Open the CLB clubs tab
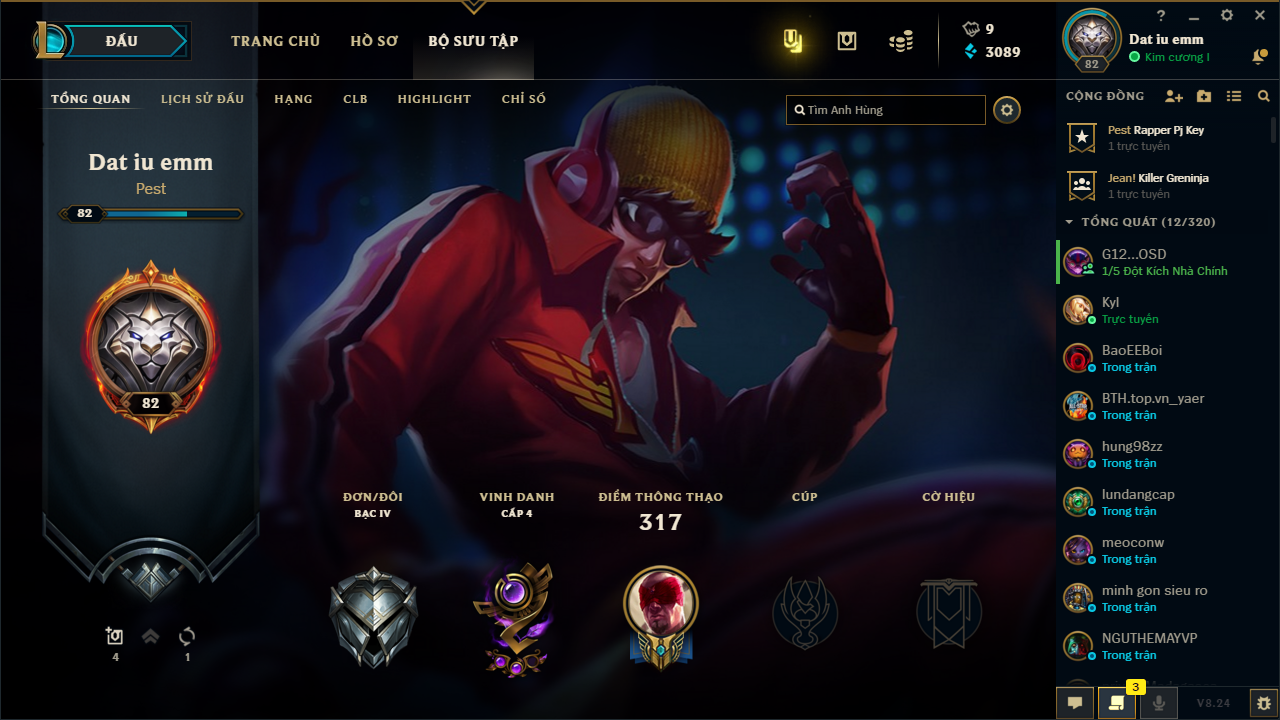Screen dimensions: 1280x720 click(355, 99)
